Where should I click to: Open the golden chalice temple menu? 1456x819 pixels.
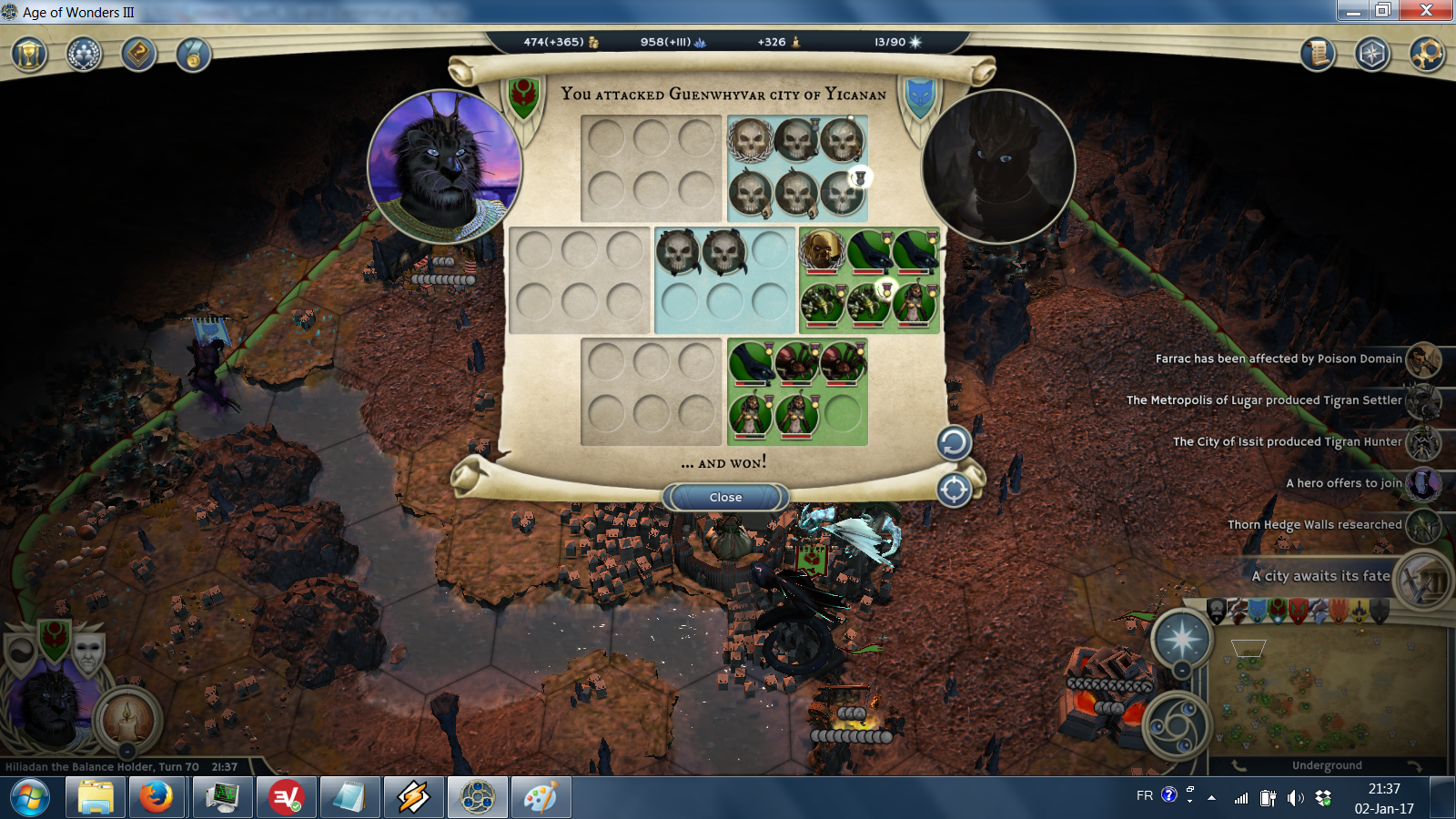tap(29, 55)
